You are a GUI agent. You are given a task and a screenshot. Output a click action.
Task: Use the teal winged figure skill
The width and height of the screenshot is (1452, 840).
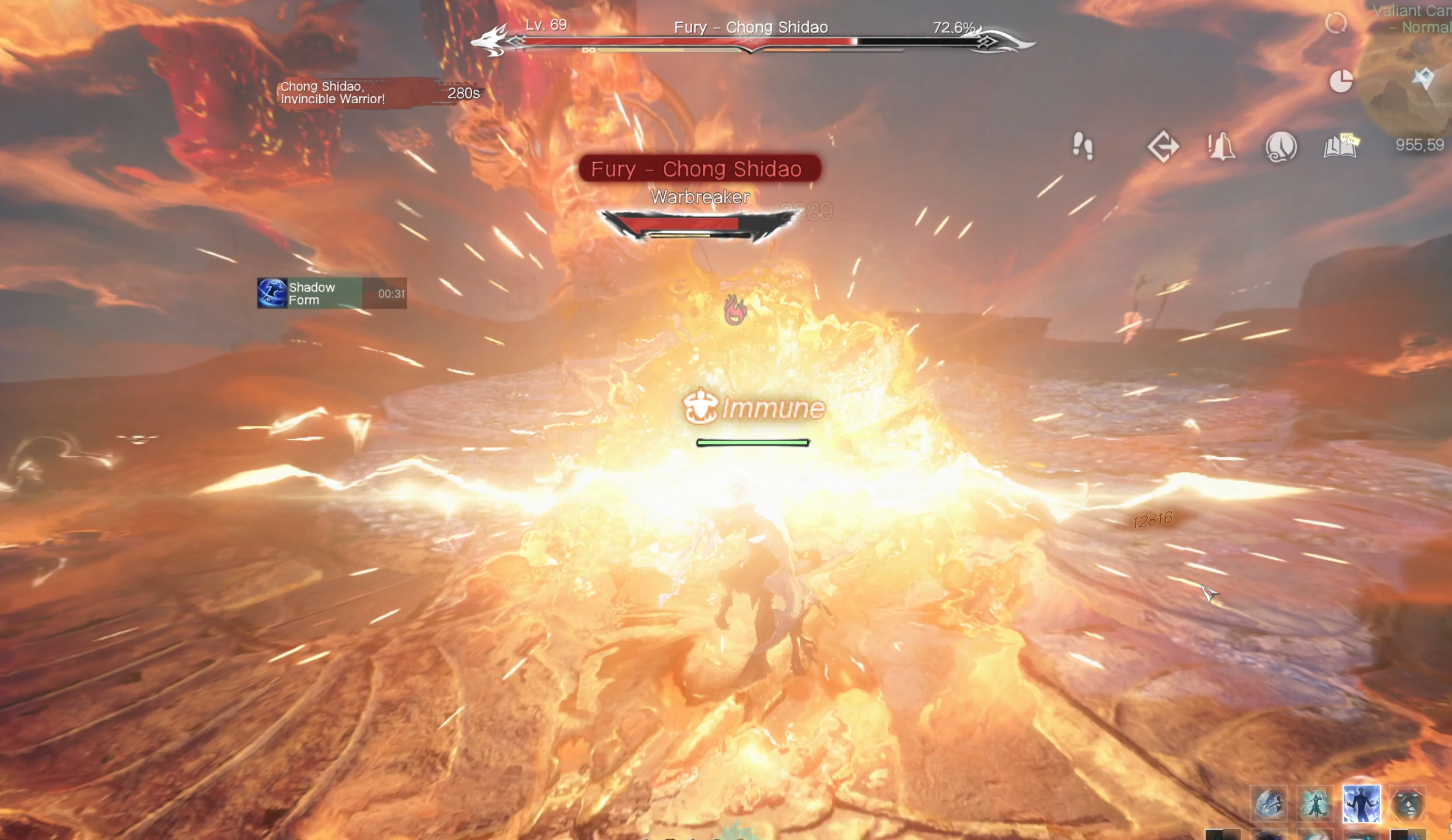[1315, 804]
